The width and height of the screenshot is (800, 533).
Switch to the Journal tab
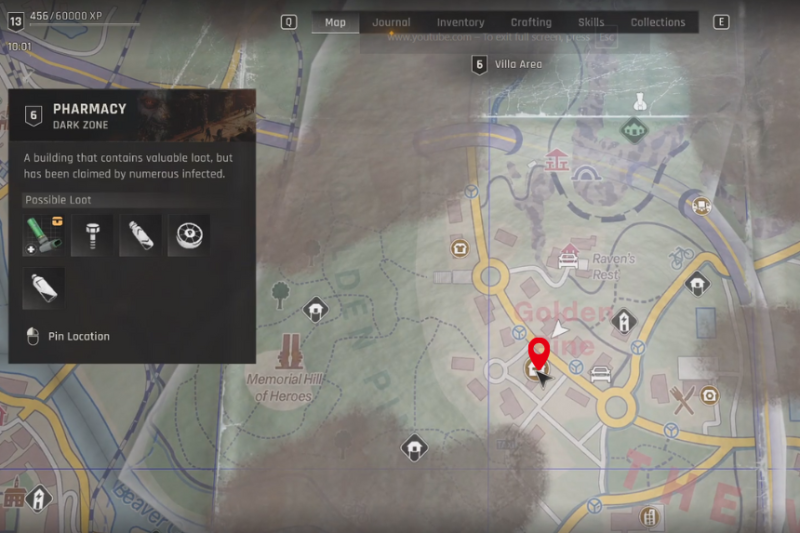391,22
